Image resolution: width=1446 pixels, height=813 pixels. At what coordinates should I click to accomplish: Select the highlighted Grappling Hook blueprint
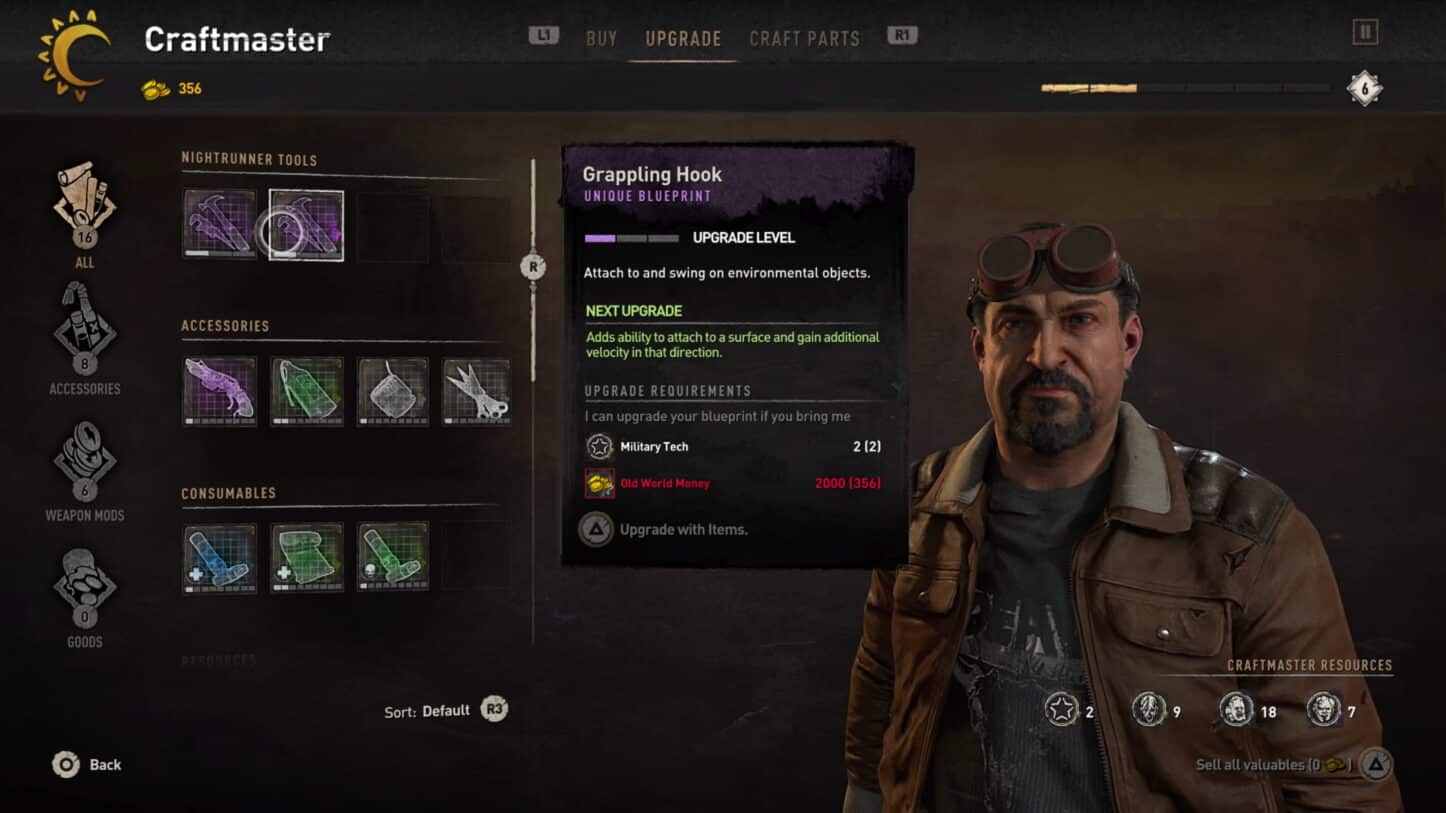[306, 225]
